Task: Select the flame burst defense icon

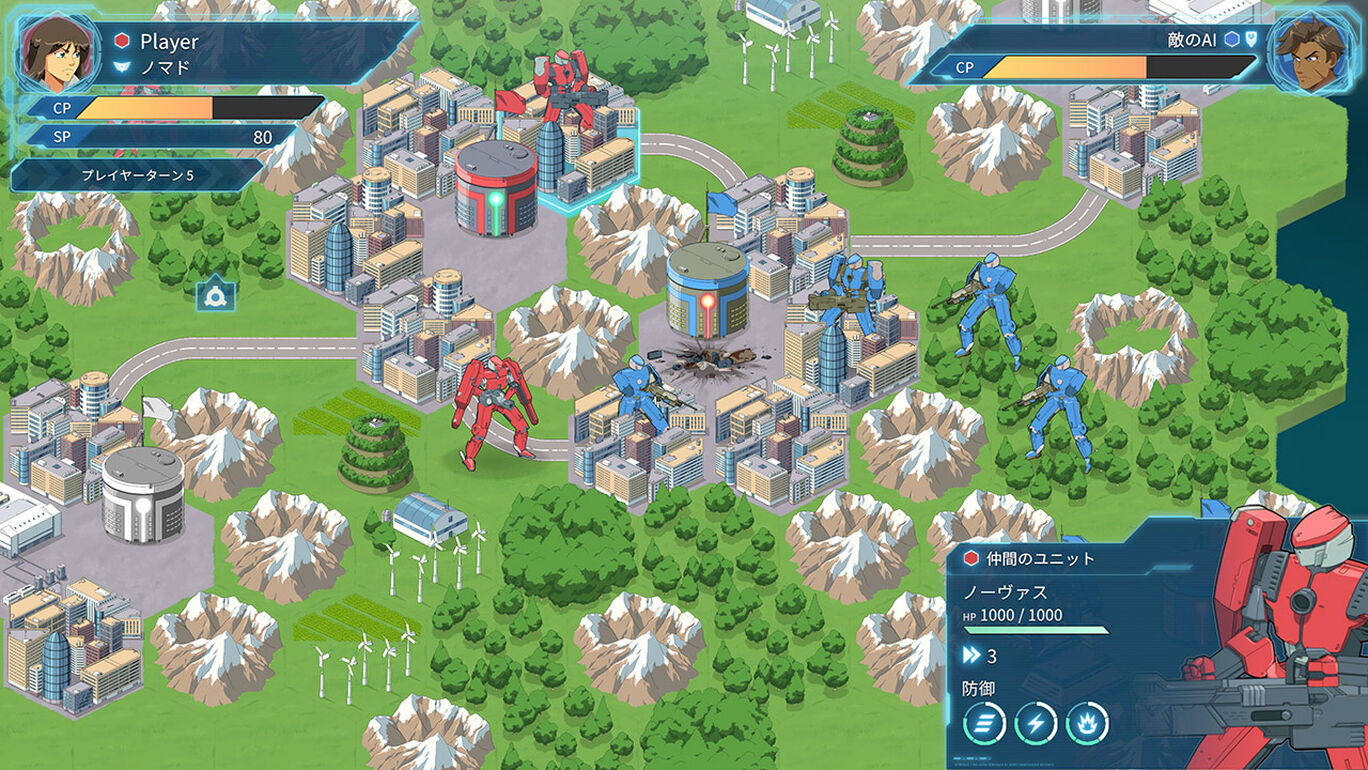Action: pos(1086,723)
